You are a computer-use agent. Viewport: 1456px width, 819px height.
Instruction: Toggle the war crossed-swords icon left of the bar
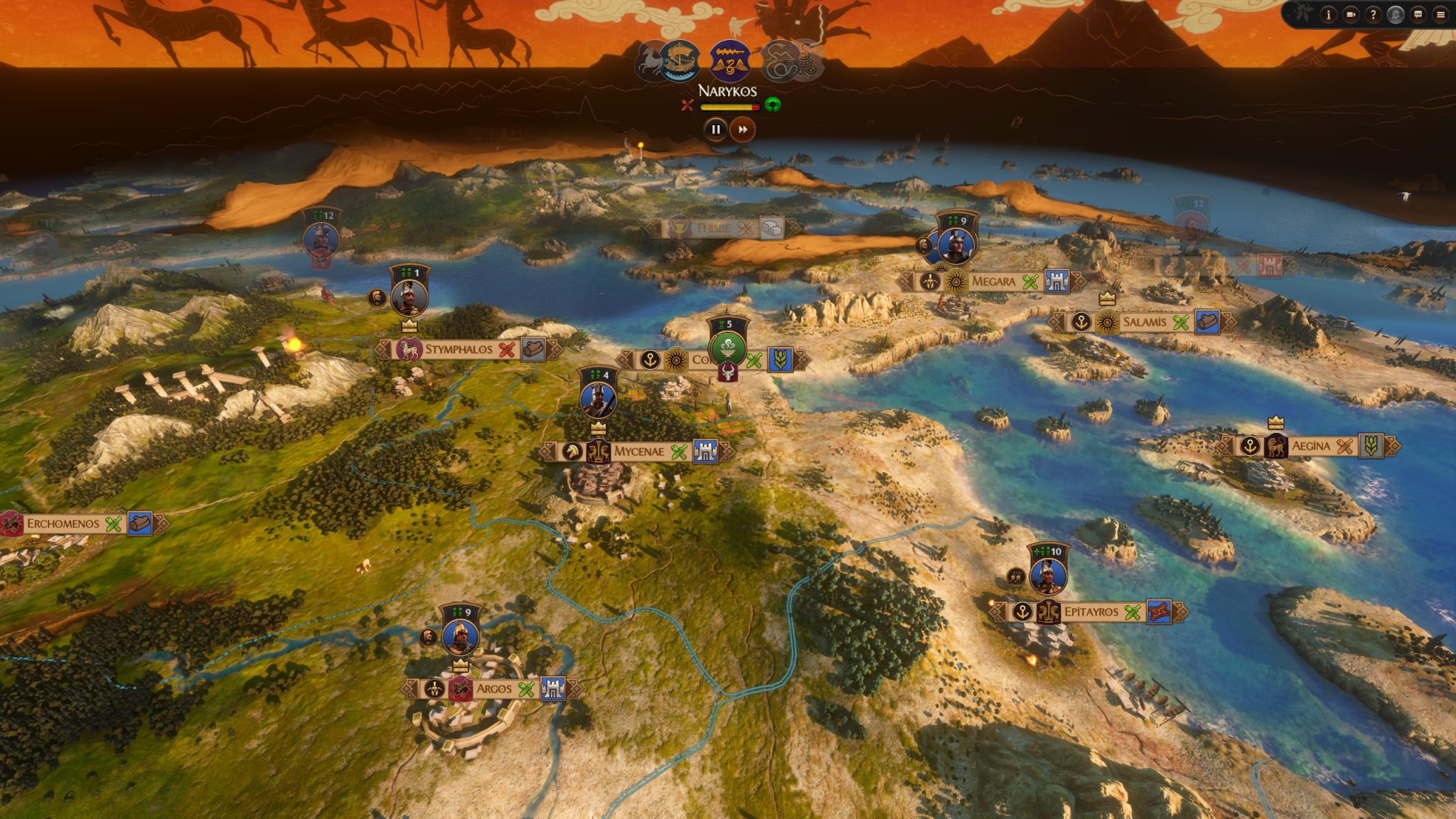tap(687, 105)
